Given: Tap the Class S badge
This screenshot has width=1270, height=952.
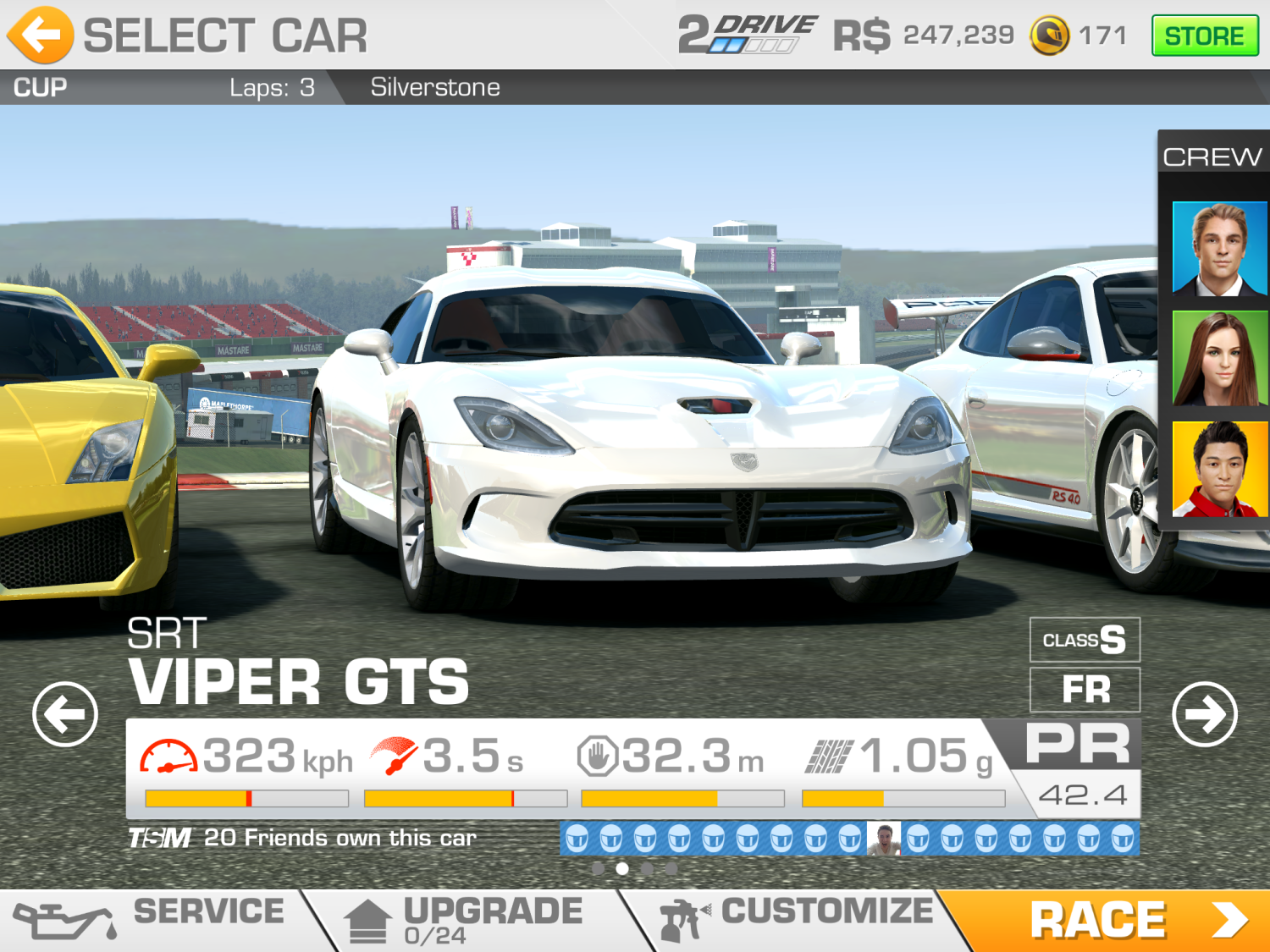Looking at the screenshot, I should click(x=1085, y=640).
